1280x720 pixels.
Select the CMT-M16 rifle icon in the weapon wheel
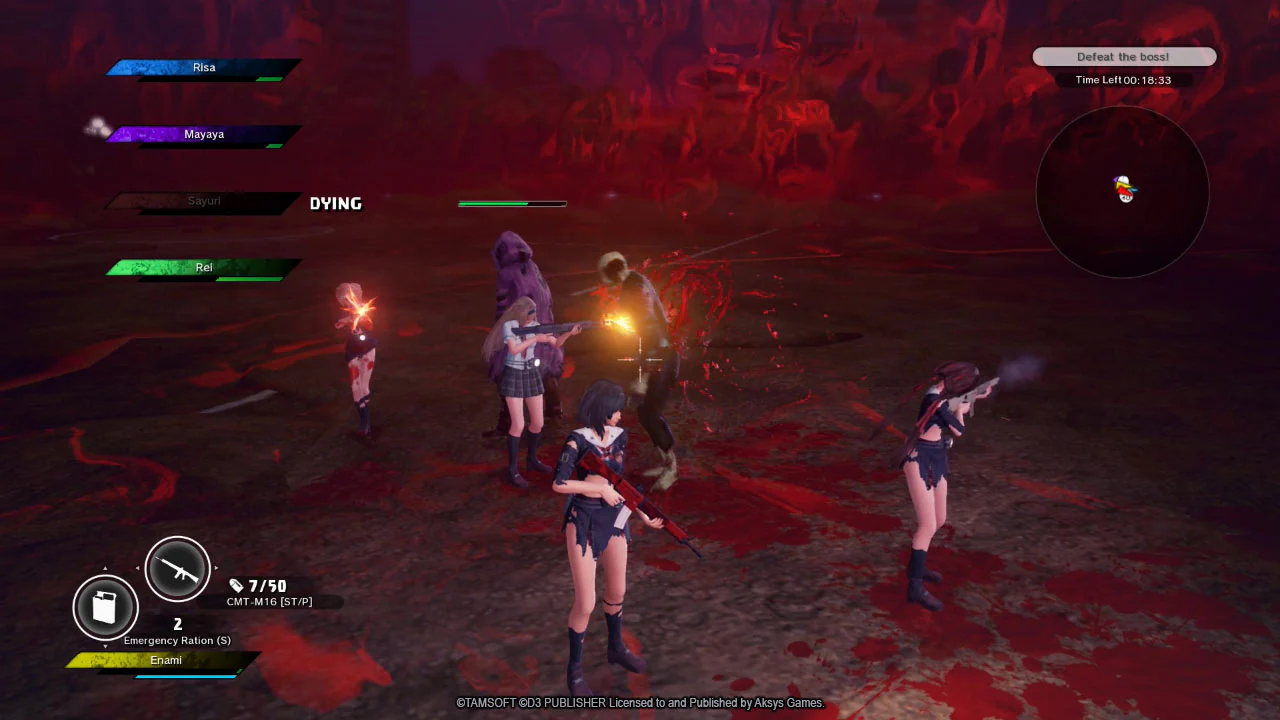click(x=177, y=568)
